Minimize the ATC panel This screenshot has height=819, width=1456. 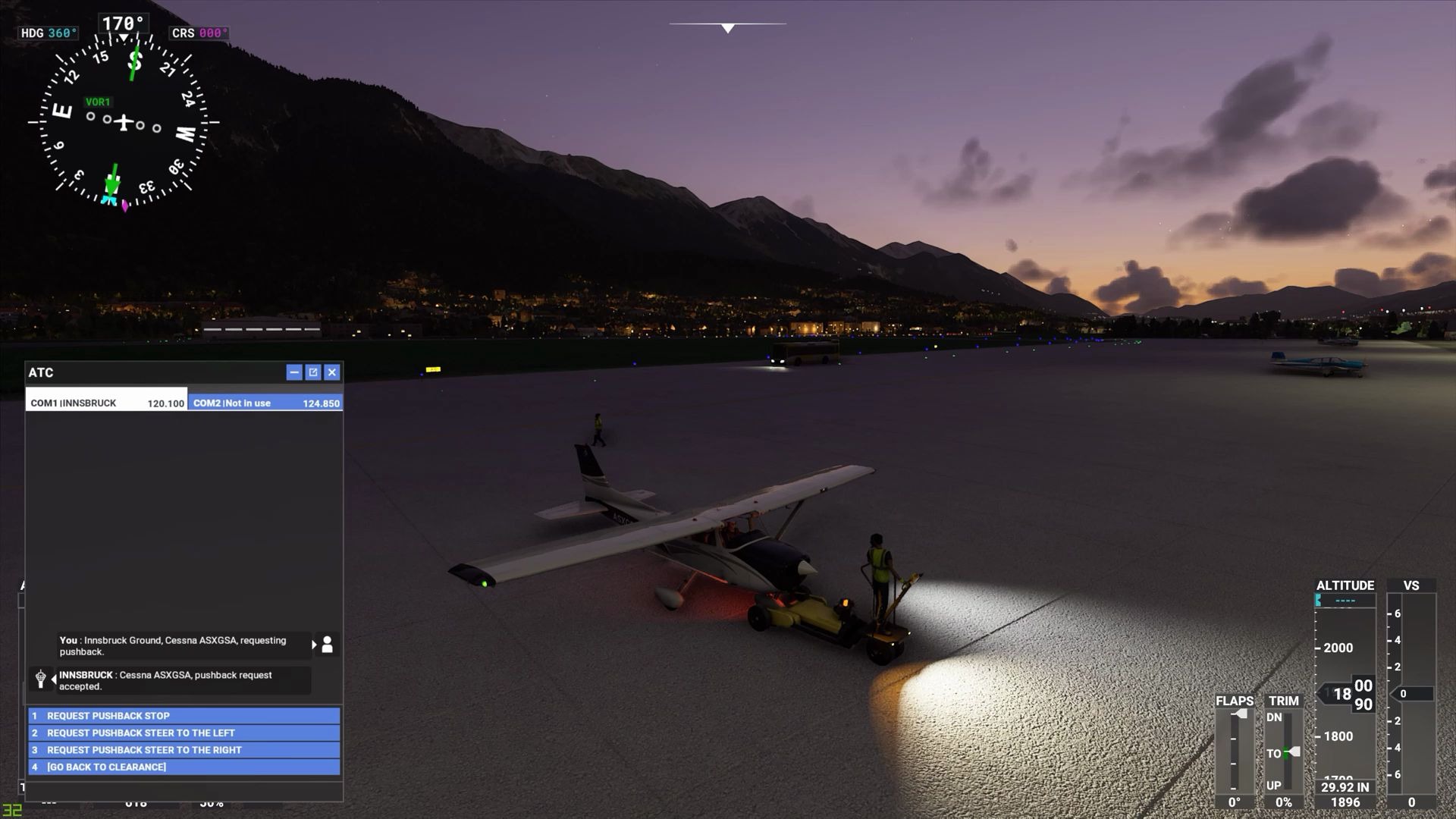pyautogui.click(x=294, y=372)
